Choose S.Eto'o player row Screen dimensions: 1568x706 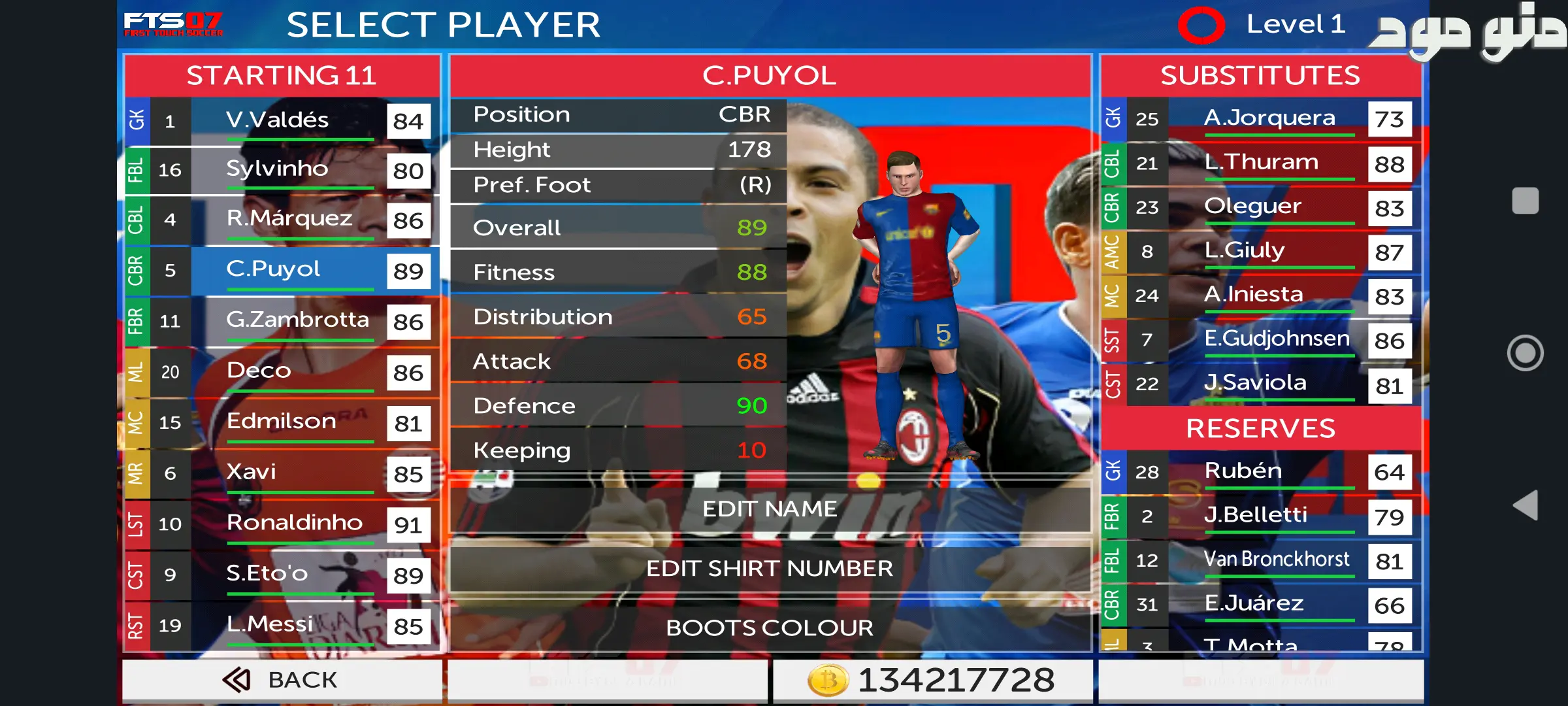click(281, 575)
